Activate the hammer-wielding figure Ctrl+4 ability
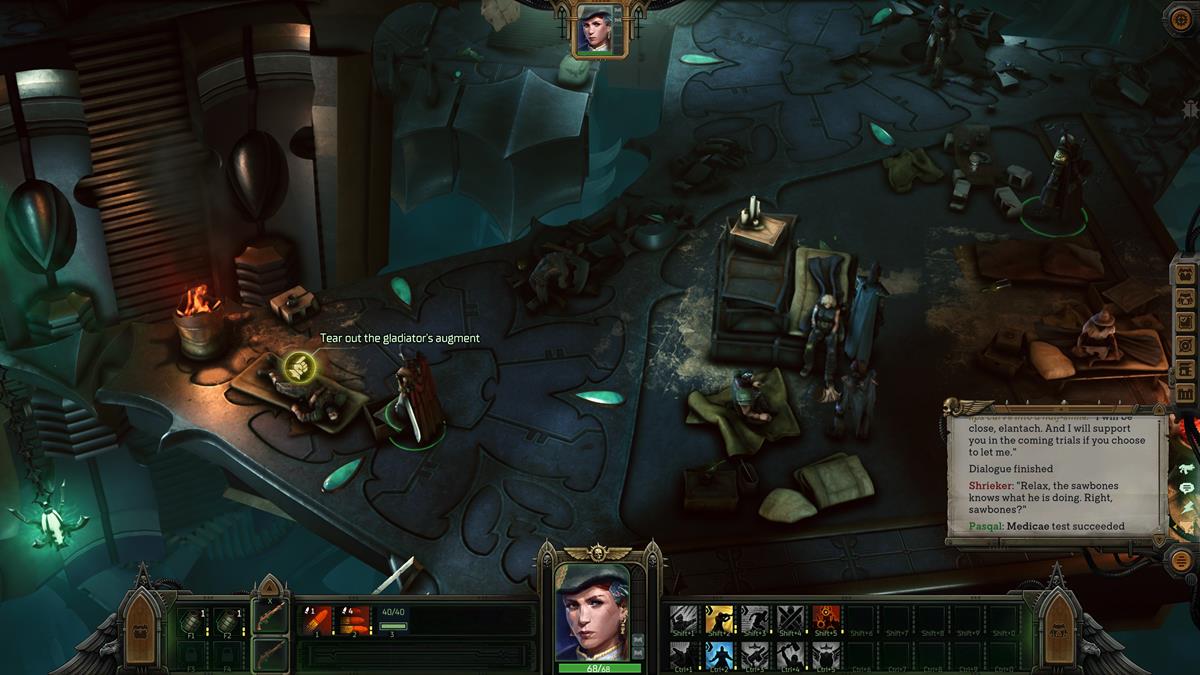Viewport: 1200px width, 675px height. click(790, 655)
